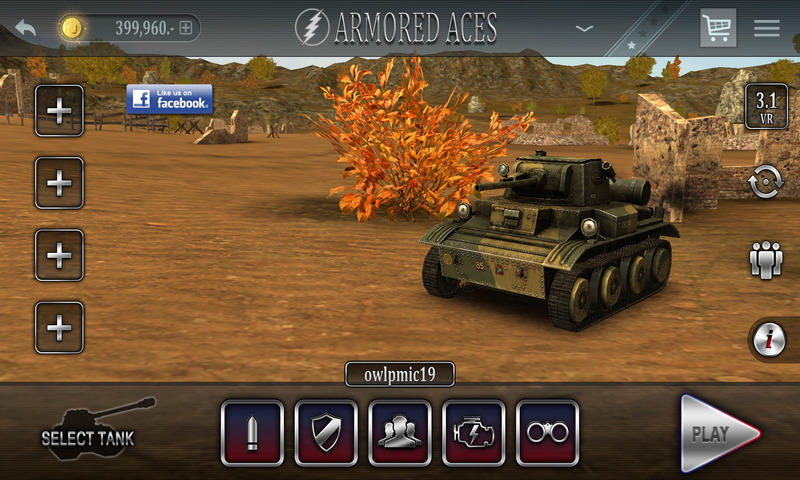800x480 pixels.
Task: Expand the dropdown chevron in the top bar
Action: tap(585, 28)
